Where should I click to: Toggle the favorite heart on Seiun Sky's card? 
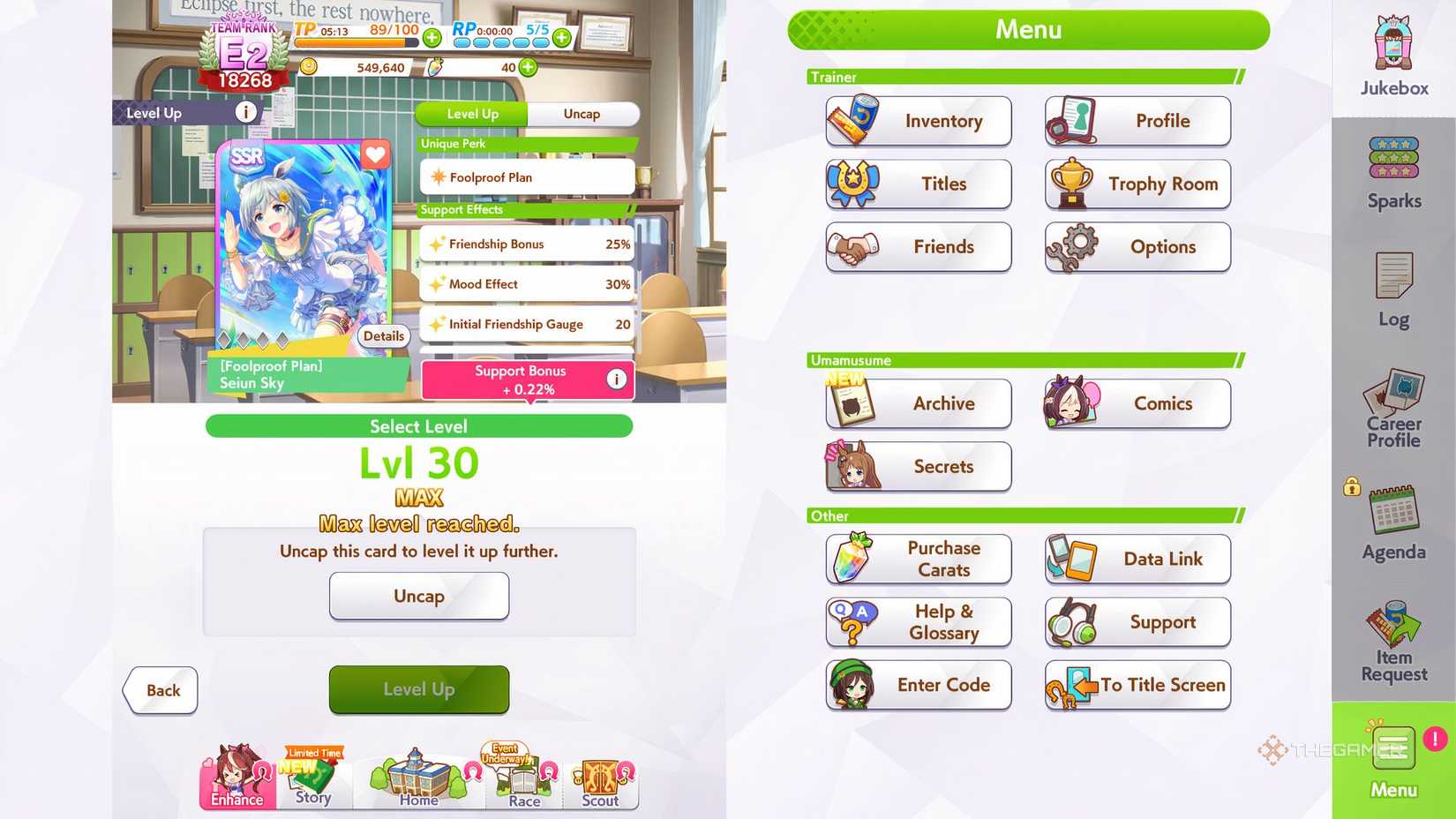374,155
